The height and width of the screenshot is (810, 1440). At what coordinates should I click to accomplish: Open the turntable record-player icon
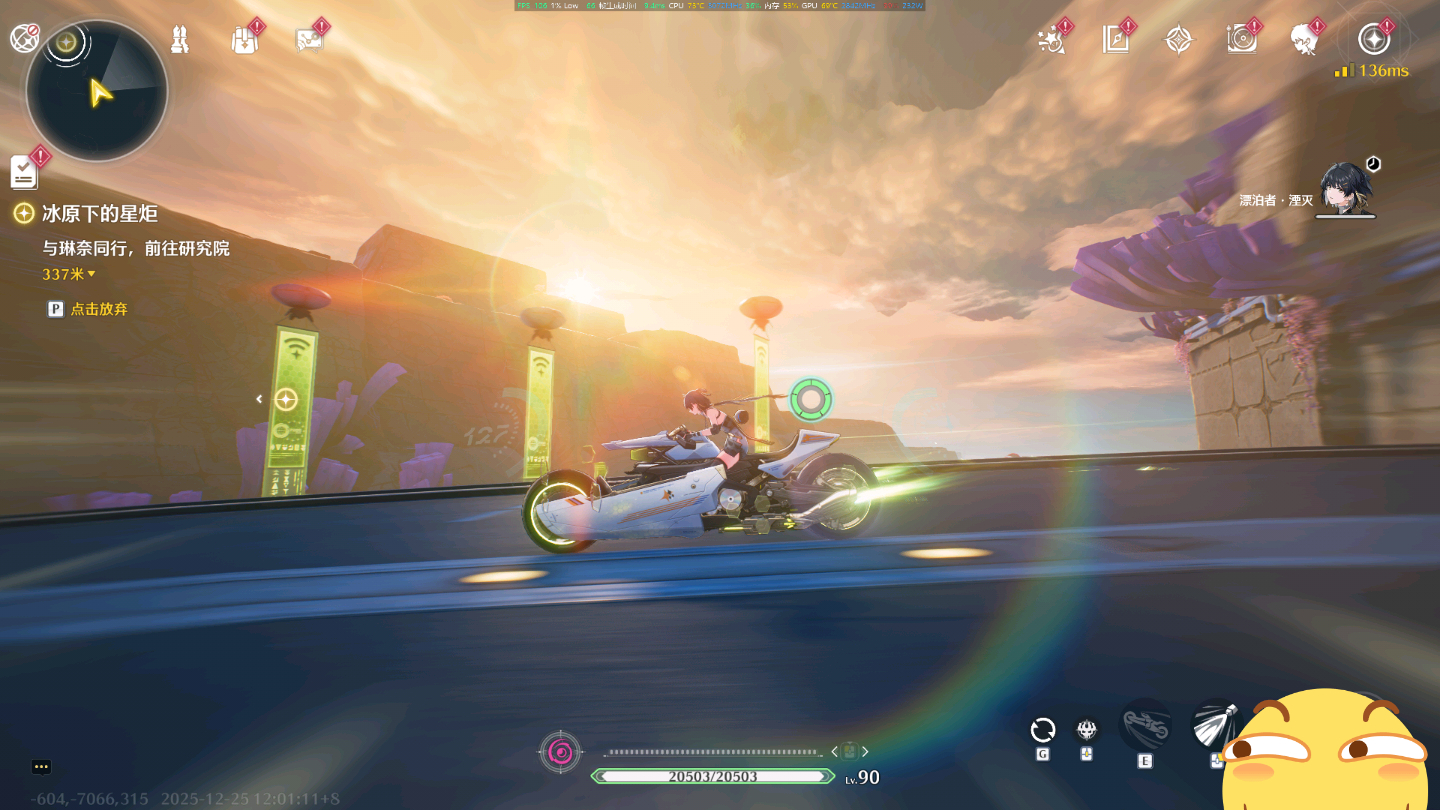pos(1242,40)
